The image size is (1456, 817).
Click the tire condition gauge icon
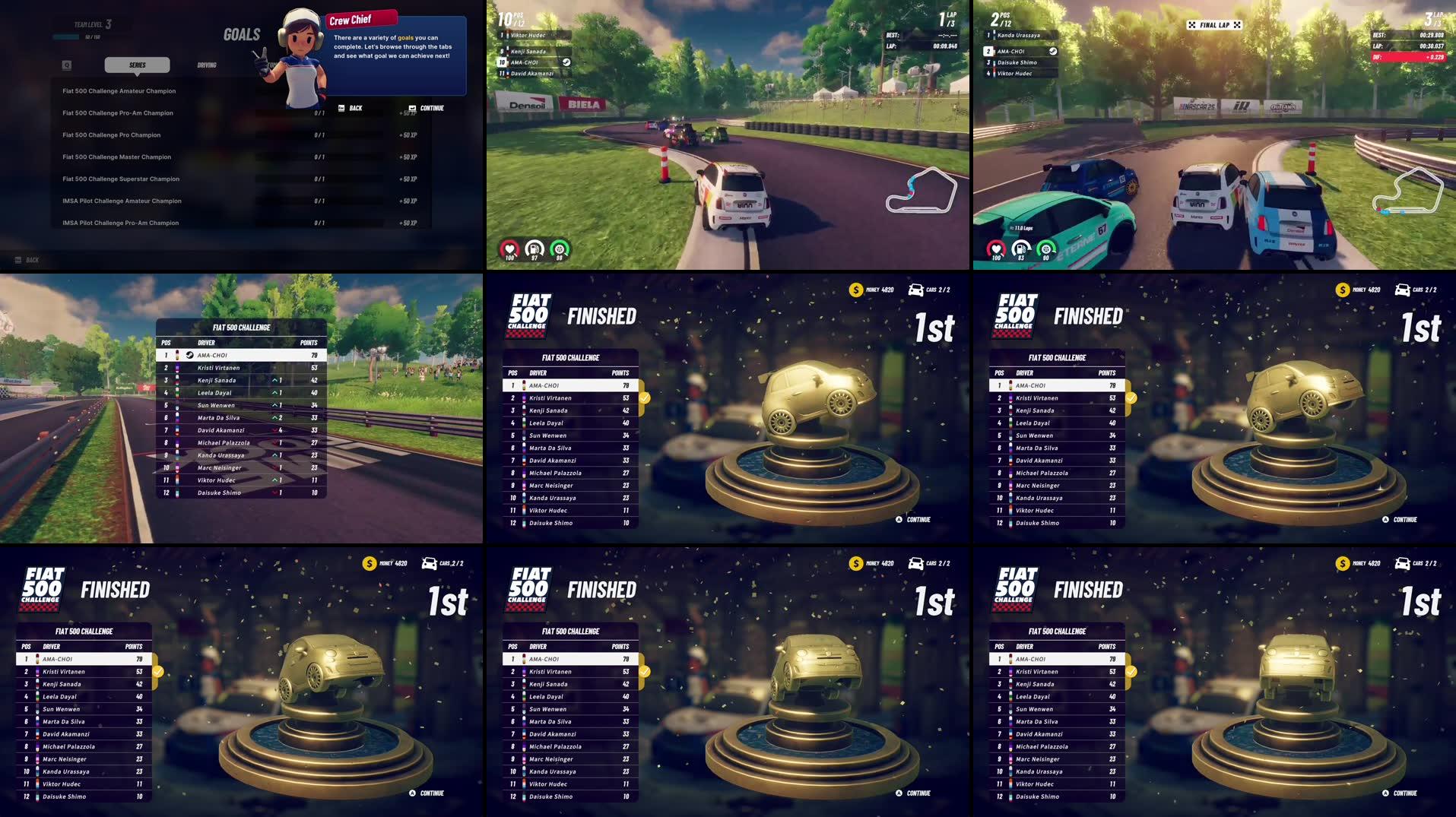[560, 249]
